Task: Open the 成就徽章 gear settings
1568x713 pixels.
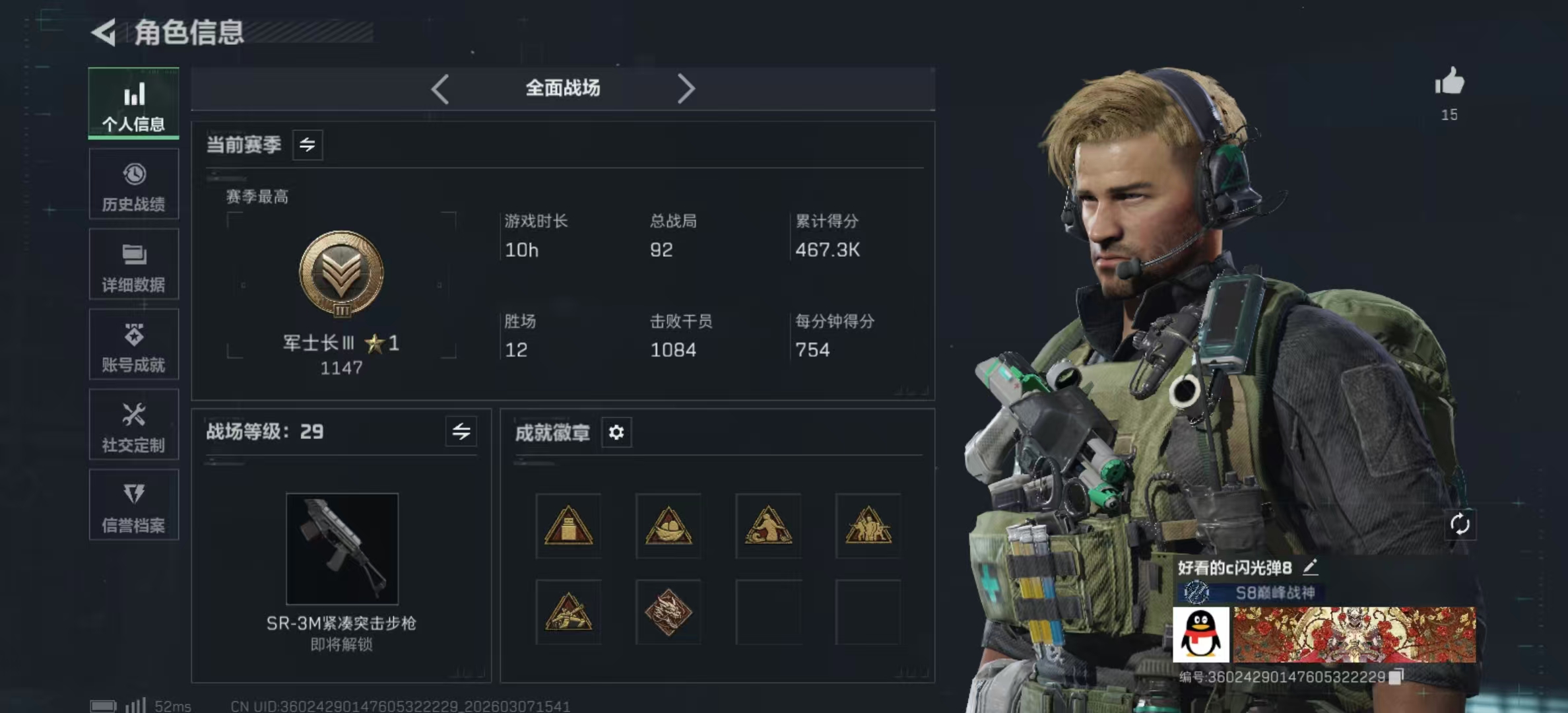Action: click(x=616, y=432)
